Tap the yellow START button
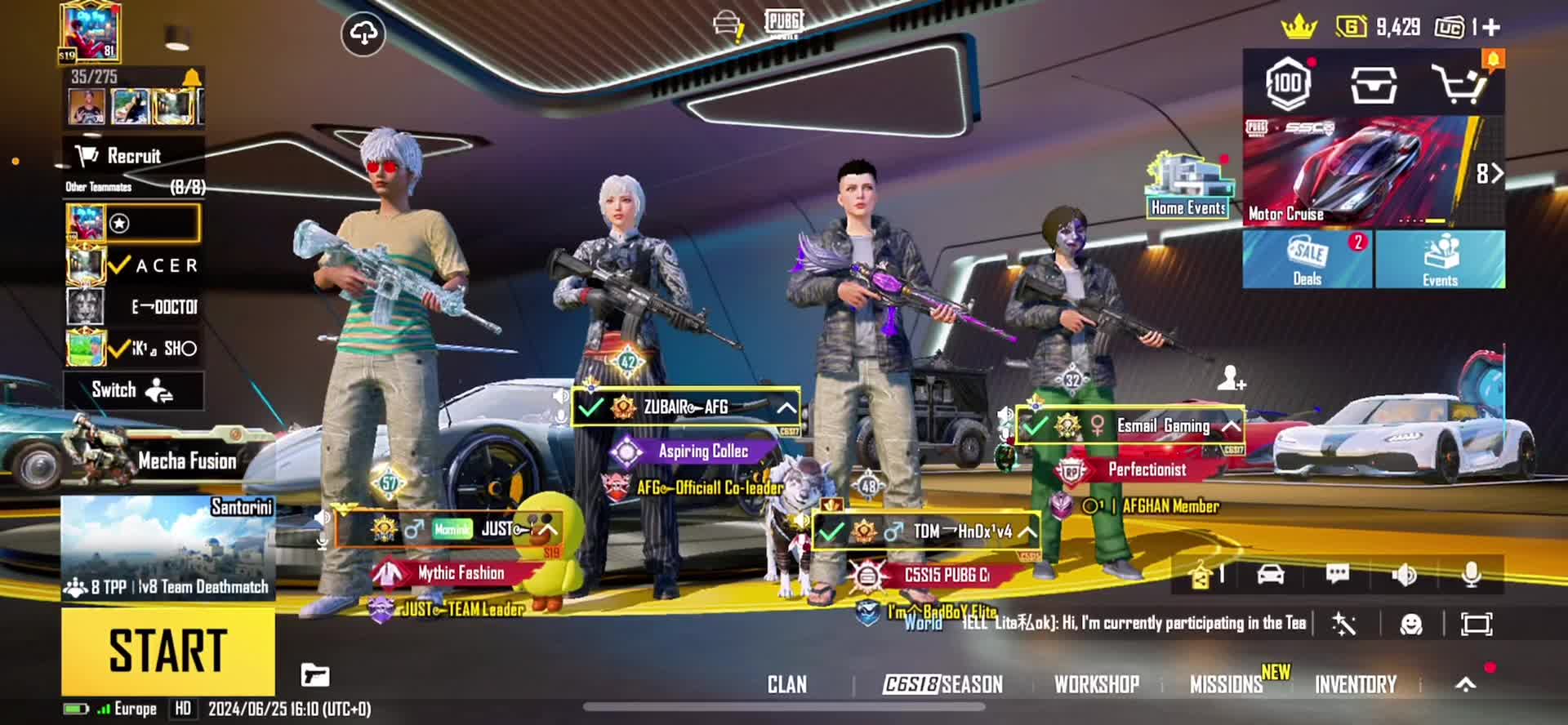This screenshot has width=1568, height=725. tap(167, 651)
